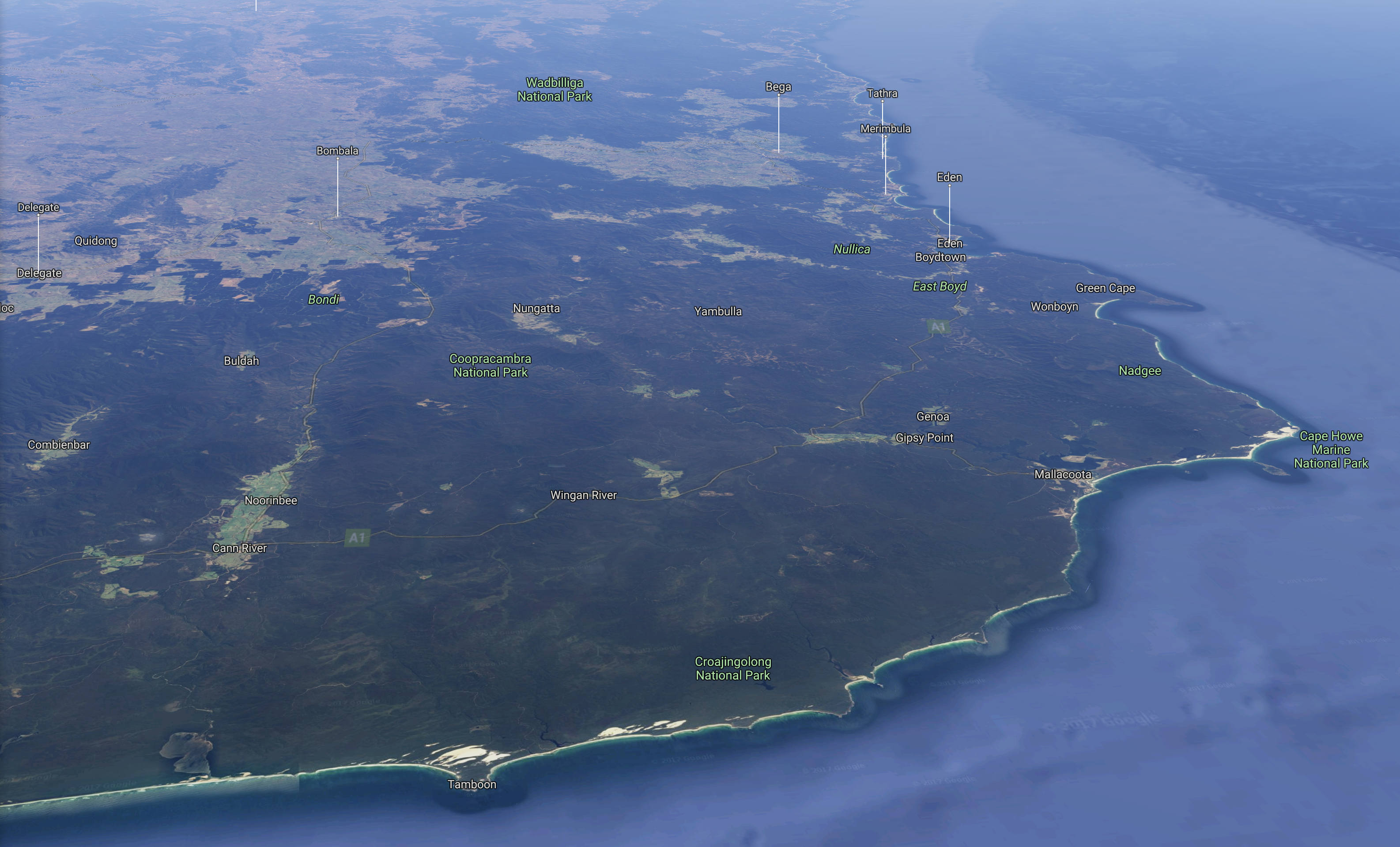Click the Croajingolong National Park label

click(x=733, y=669)
